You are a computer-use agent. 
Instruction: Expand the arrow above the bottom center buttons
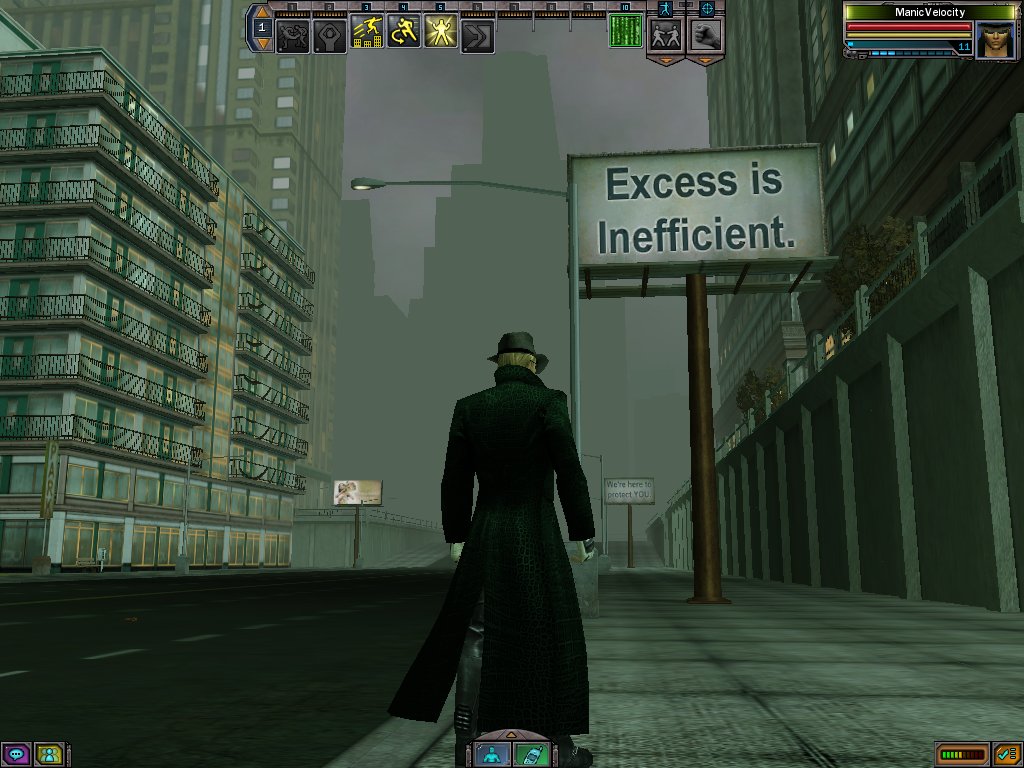pos(511,733)
